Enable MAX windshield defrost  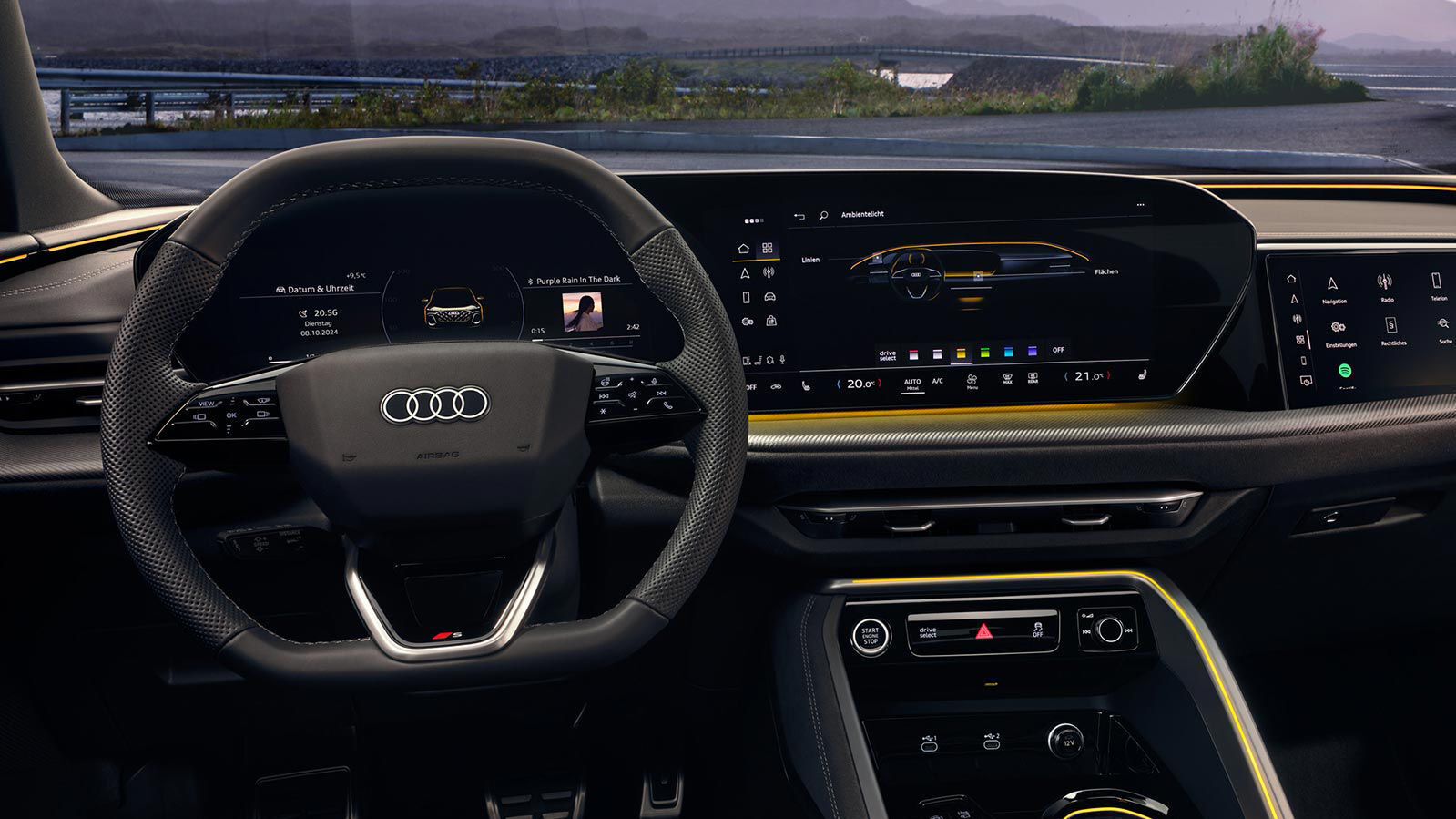click(1007, 378)
